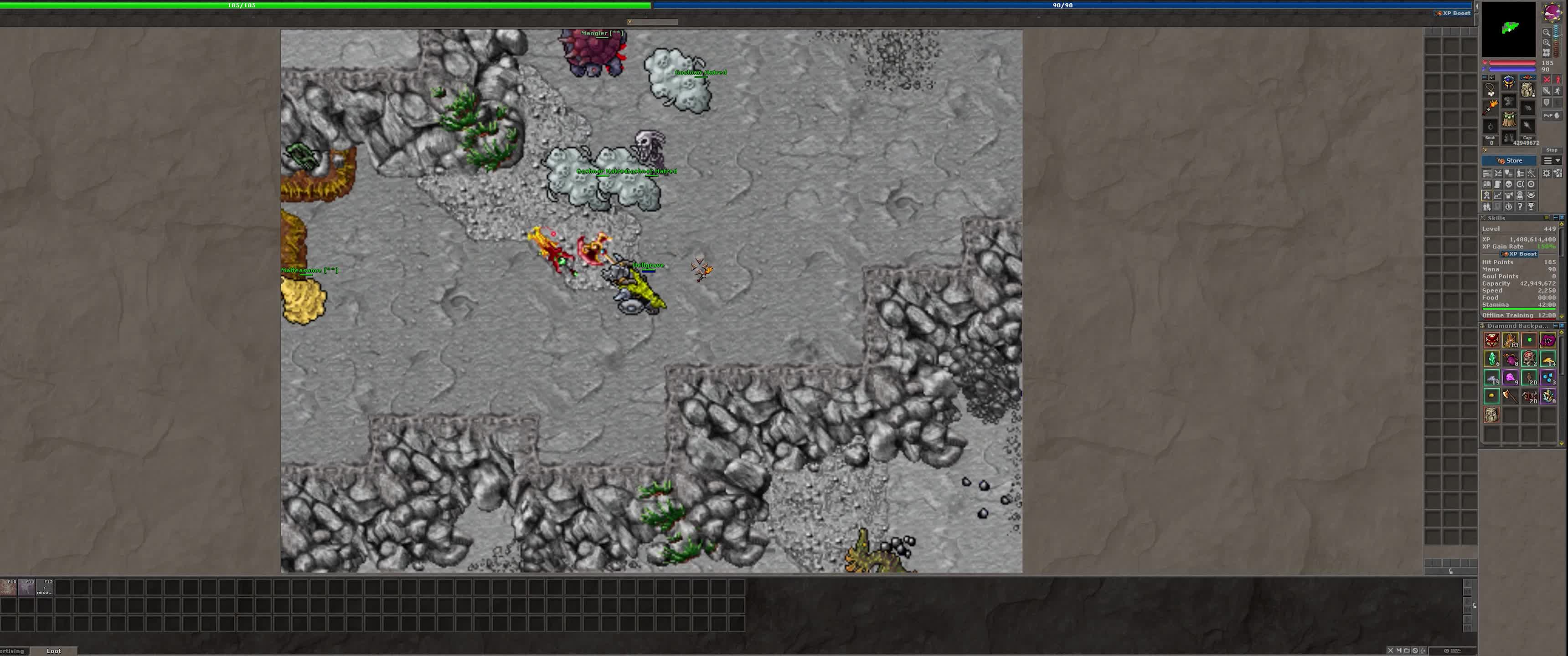Viewport: 1568px width, 656px height.
Task: Activate the XP Boost button in Skills
Action: click(x=1520, y=254)
